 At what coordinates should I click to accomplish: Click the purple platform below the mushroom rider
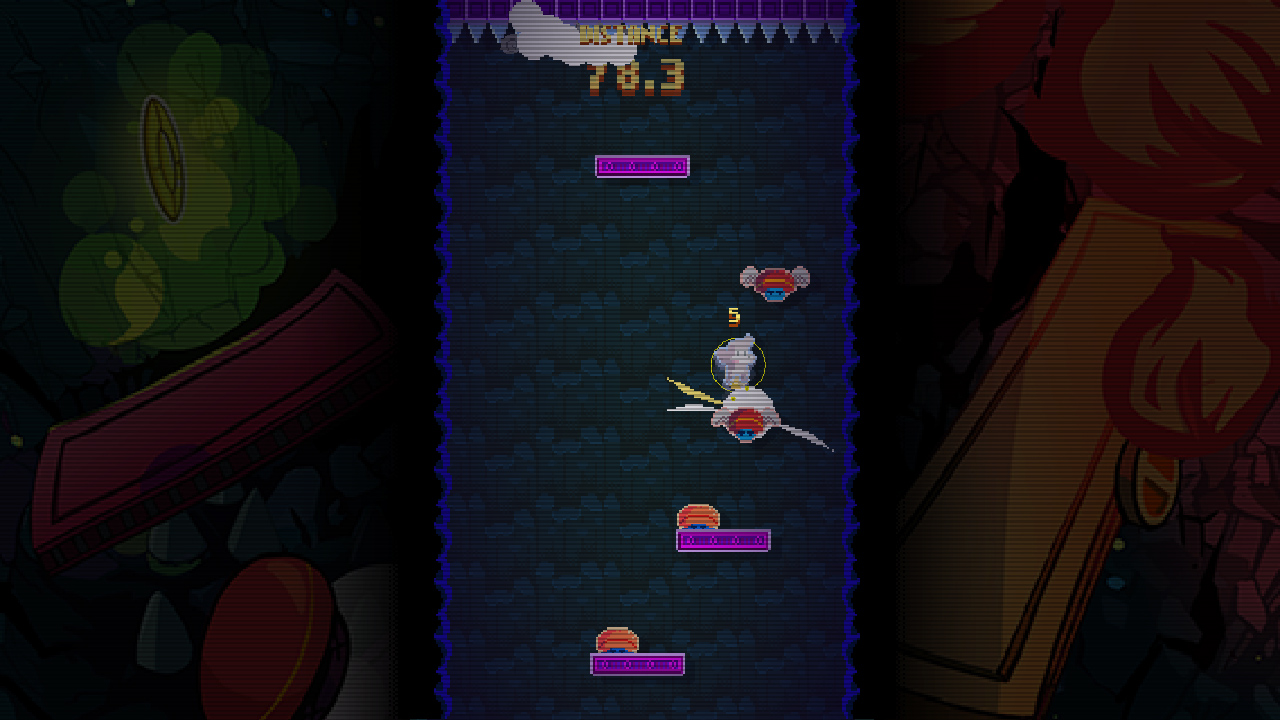coord(724,539)
